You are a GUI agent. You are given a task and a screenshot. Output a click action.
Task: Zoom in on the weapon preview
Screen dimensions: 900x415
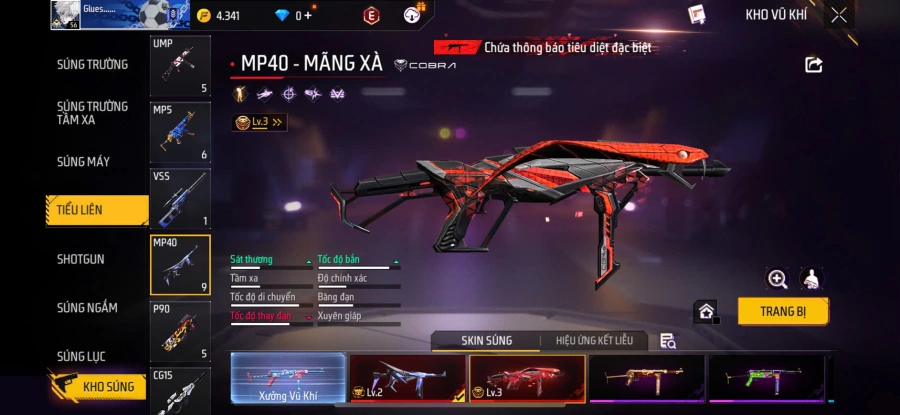(x=777, y=279)
